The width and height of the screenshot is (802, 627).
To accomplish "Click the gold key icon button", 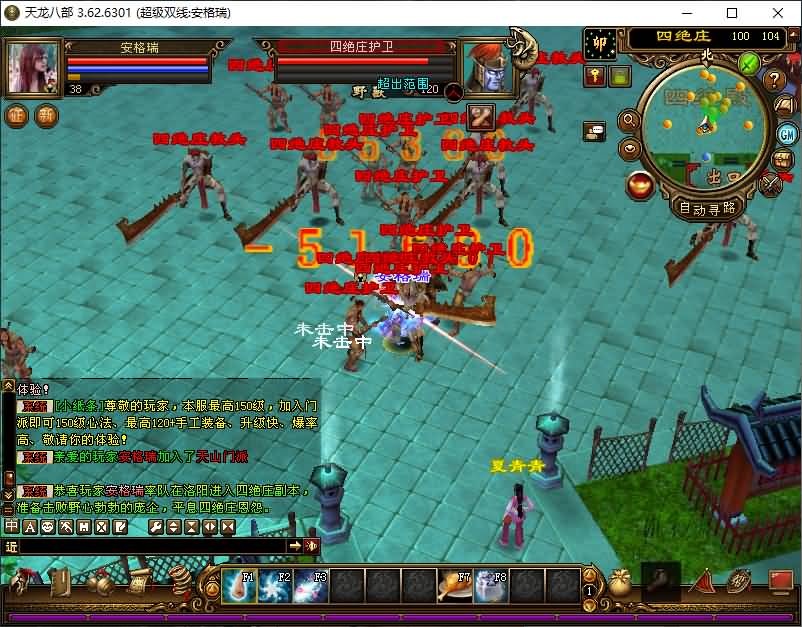I will point(595,76).
